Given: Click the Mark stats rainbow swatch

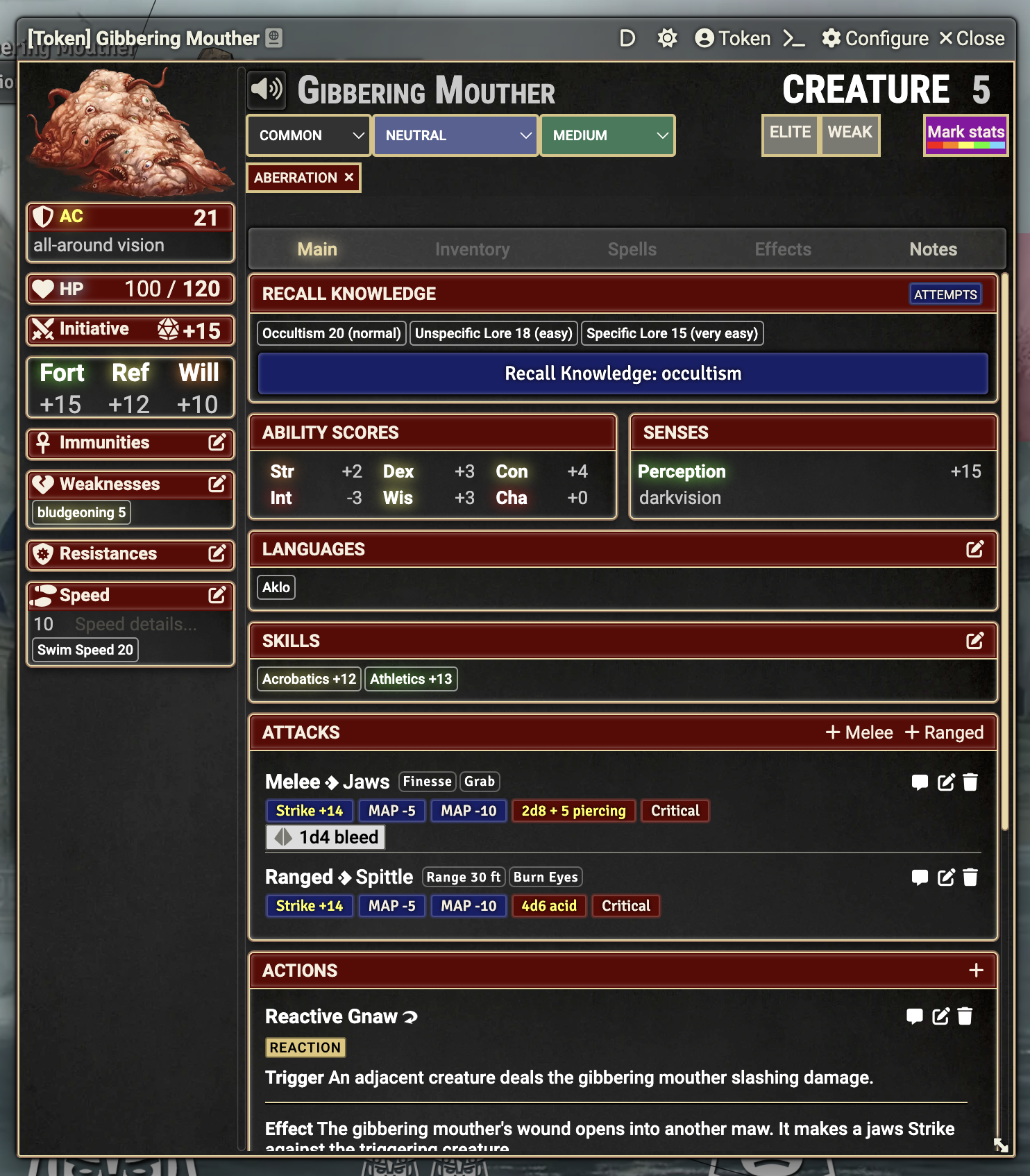Looking at the screenshot, I should (x=965, y=135).
